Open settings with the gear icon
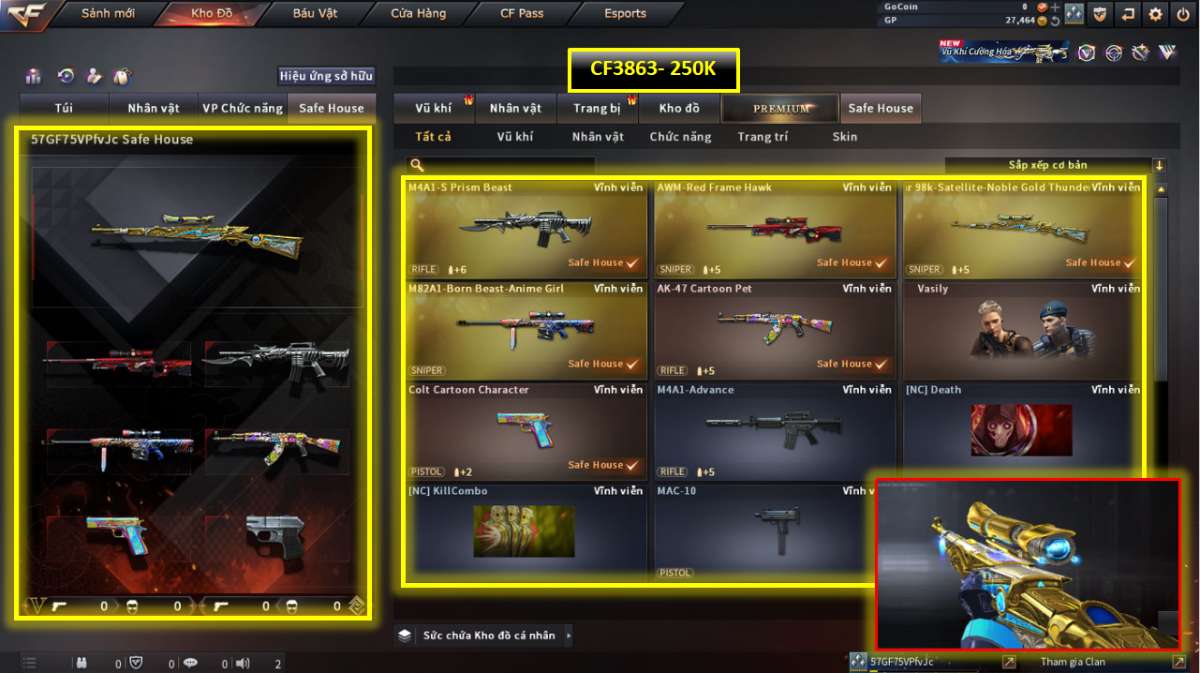This screenshot has height=673, width=1200. (x=1156, y=14)
